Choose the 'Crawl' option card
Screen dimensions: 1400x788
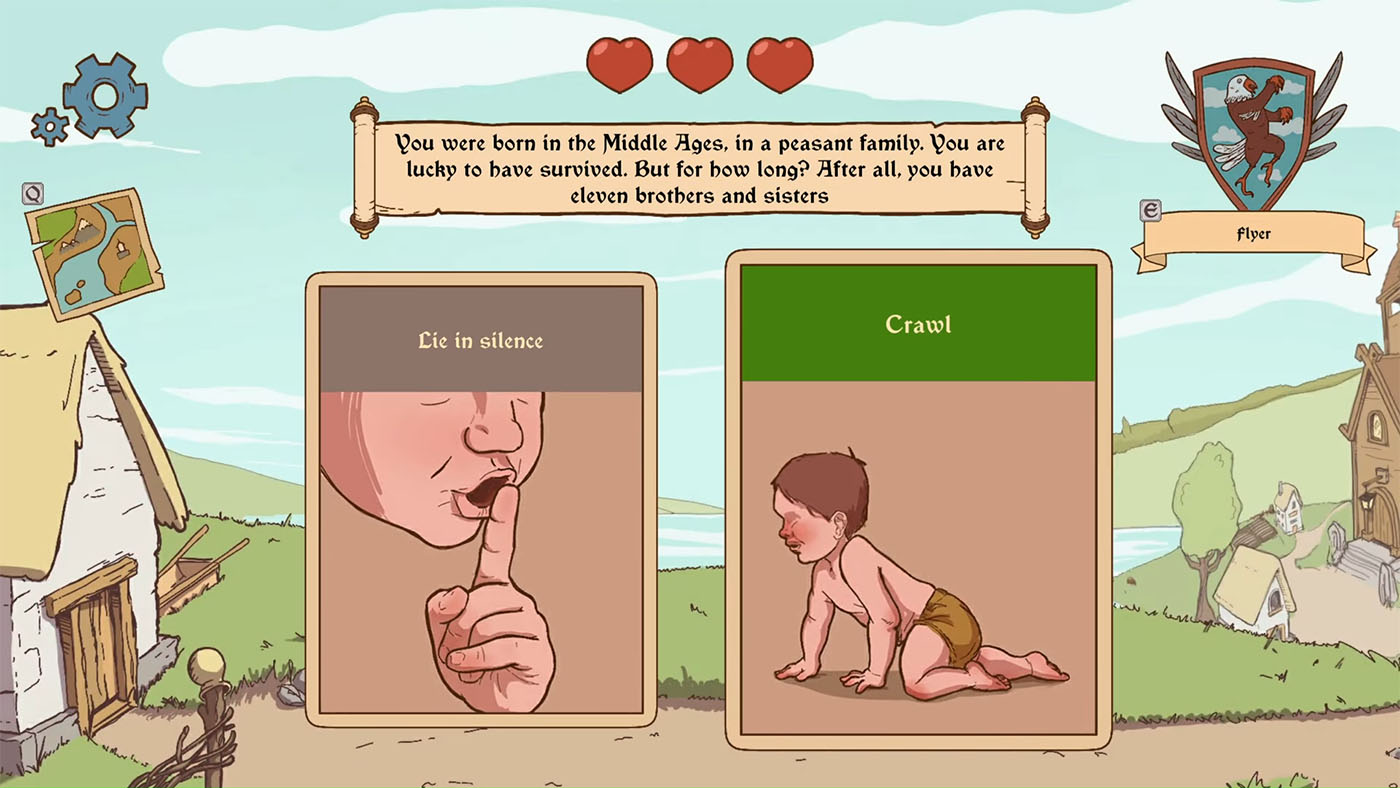(916, 500)
